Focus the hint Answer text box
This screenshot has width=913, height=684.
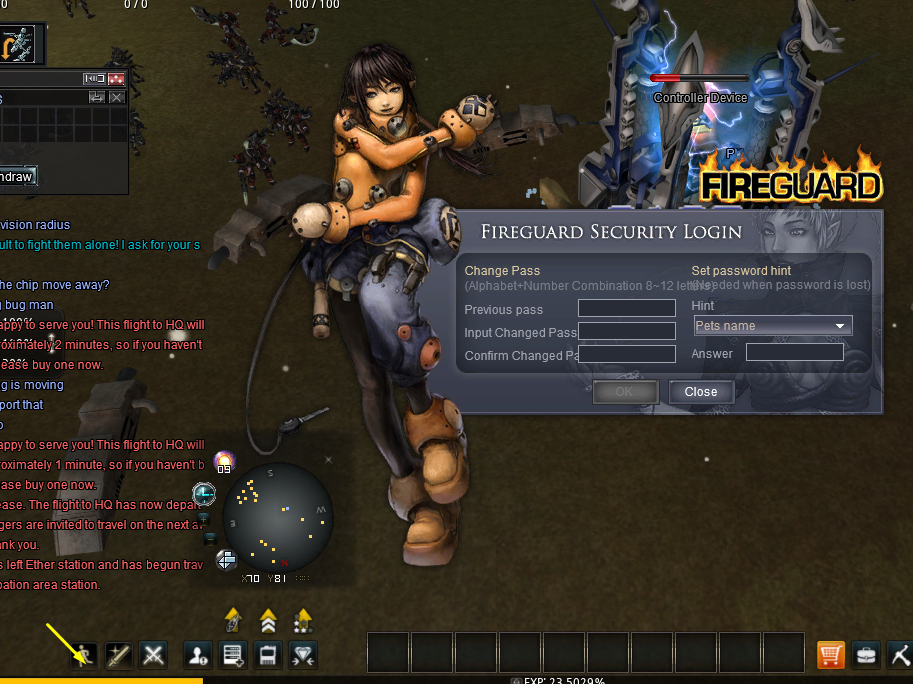794,353
